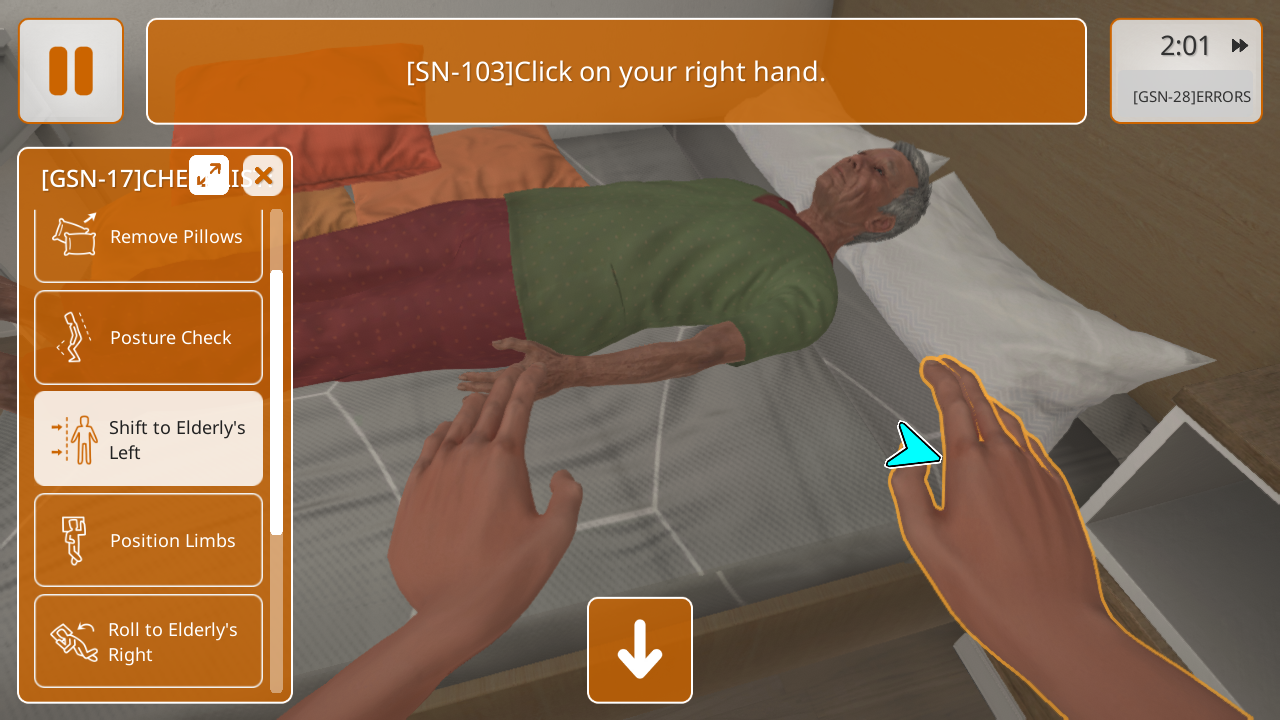Open the Errors panel

click(x=1190, y=97)
